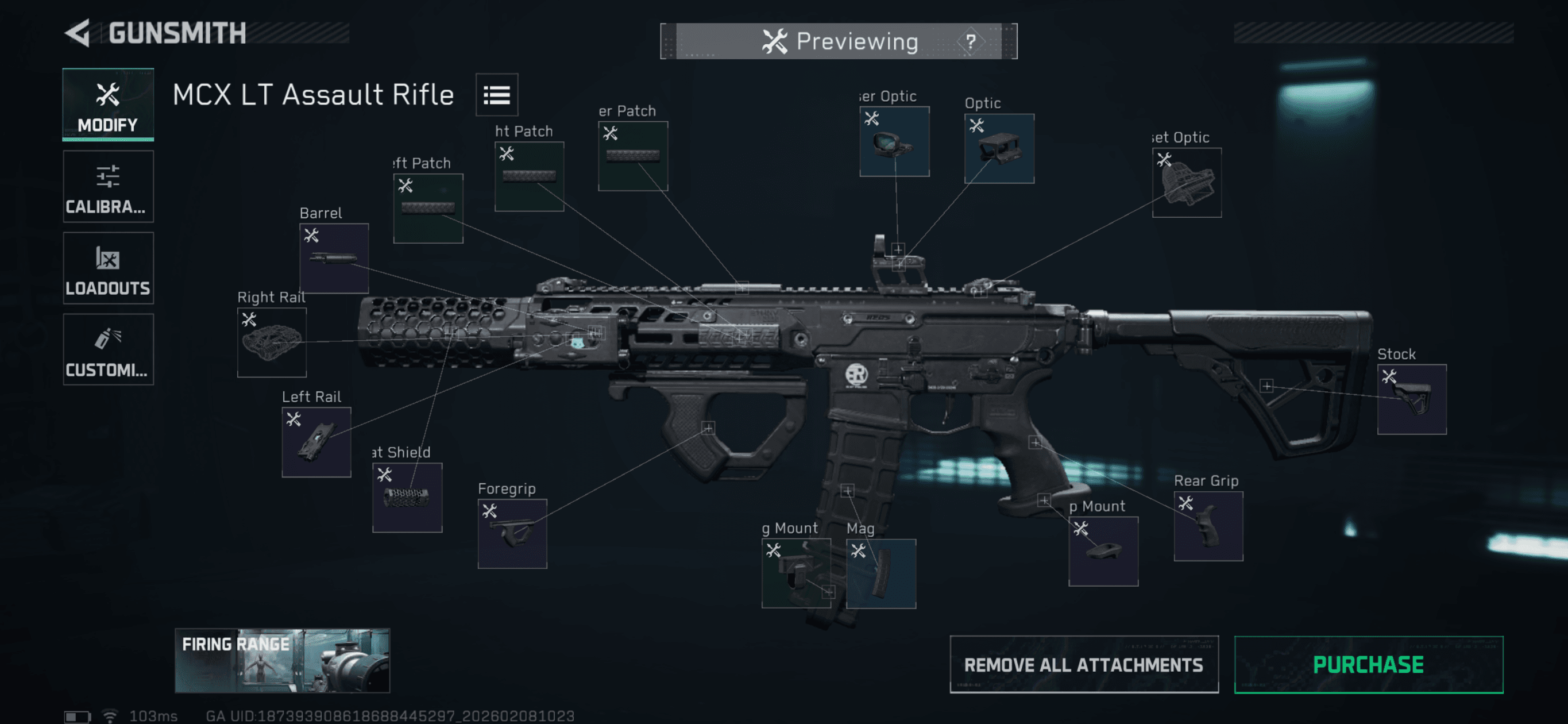Screen dimensions: 1568x724
Task: Open the Rear Grip attachment slot
Action: 1208,526
